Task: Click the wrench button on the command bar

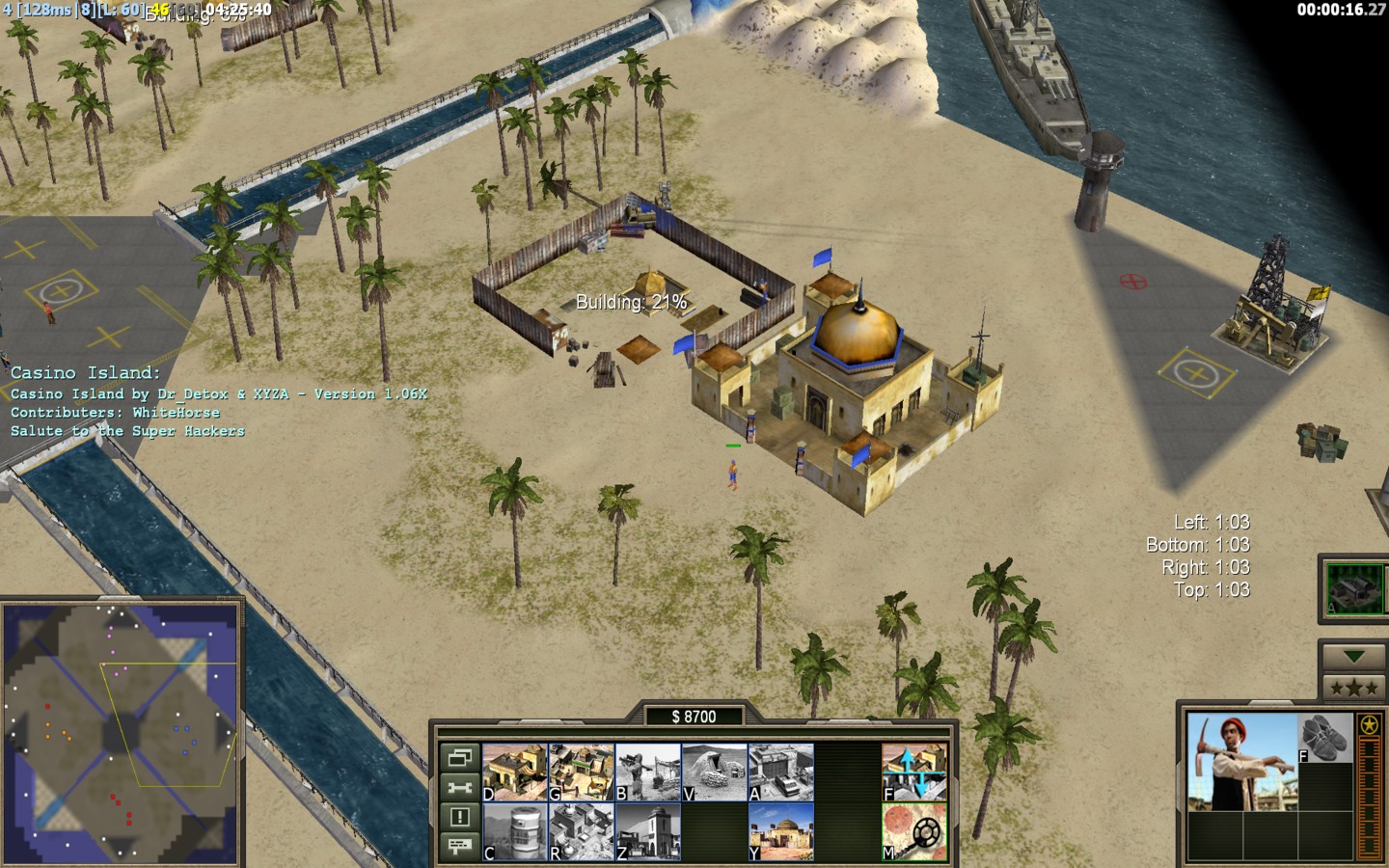Action: (459, 788)
